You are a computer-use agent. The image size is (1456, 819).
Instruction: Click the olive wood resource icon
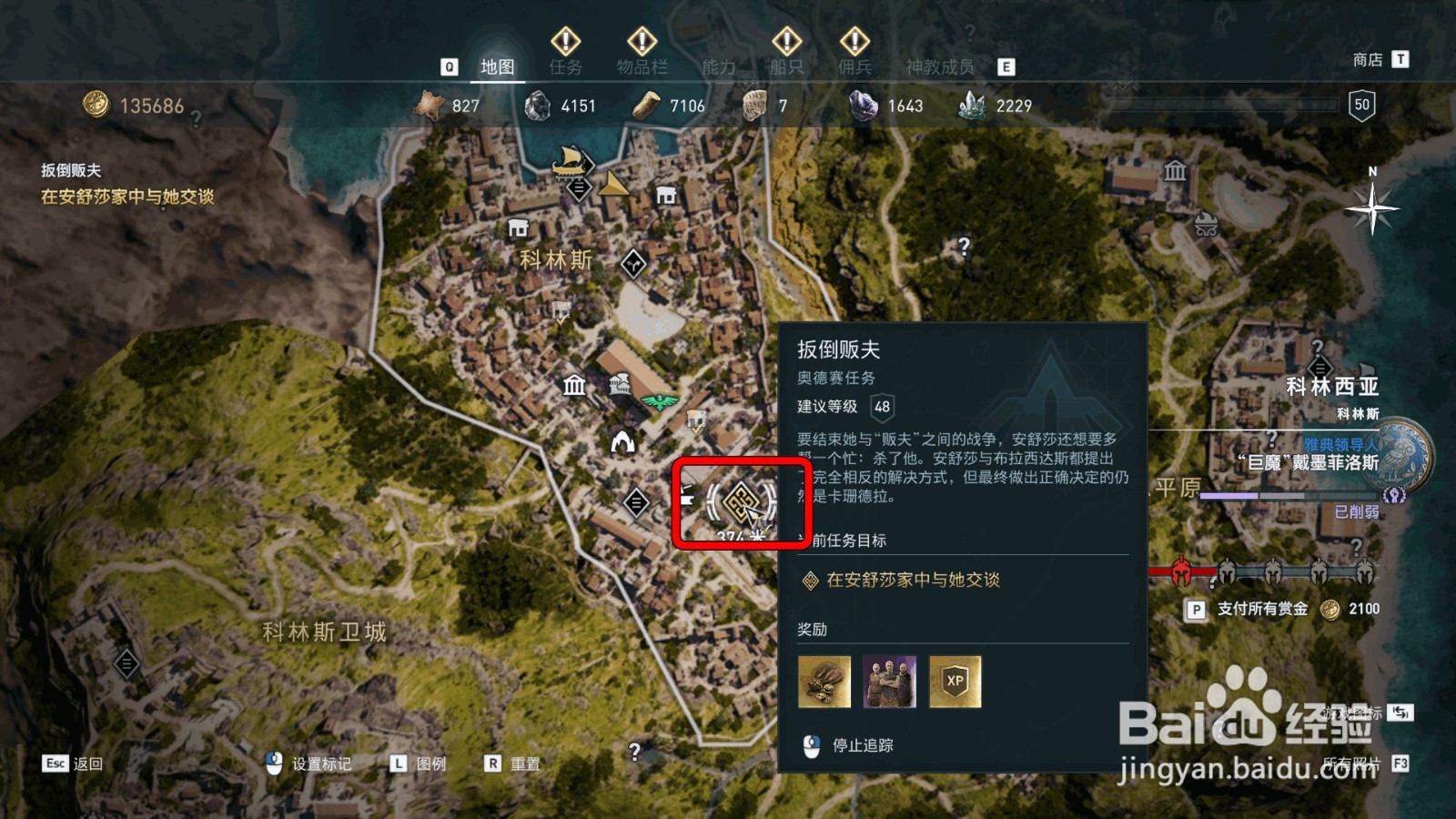point(646,106)
